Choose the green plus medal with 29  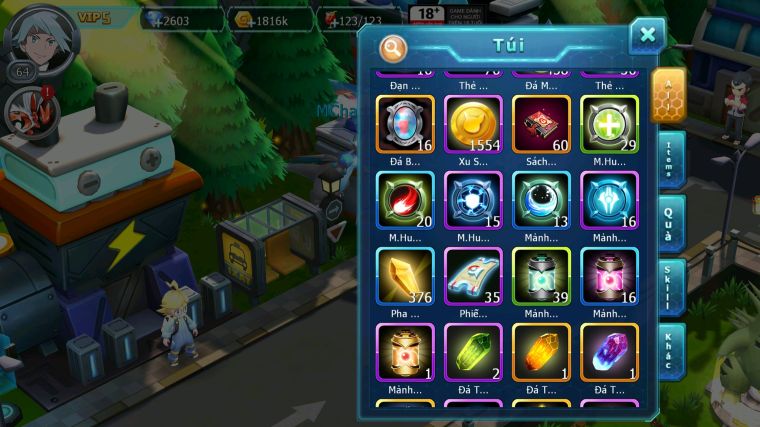coord(609,124)
